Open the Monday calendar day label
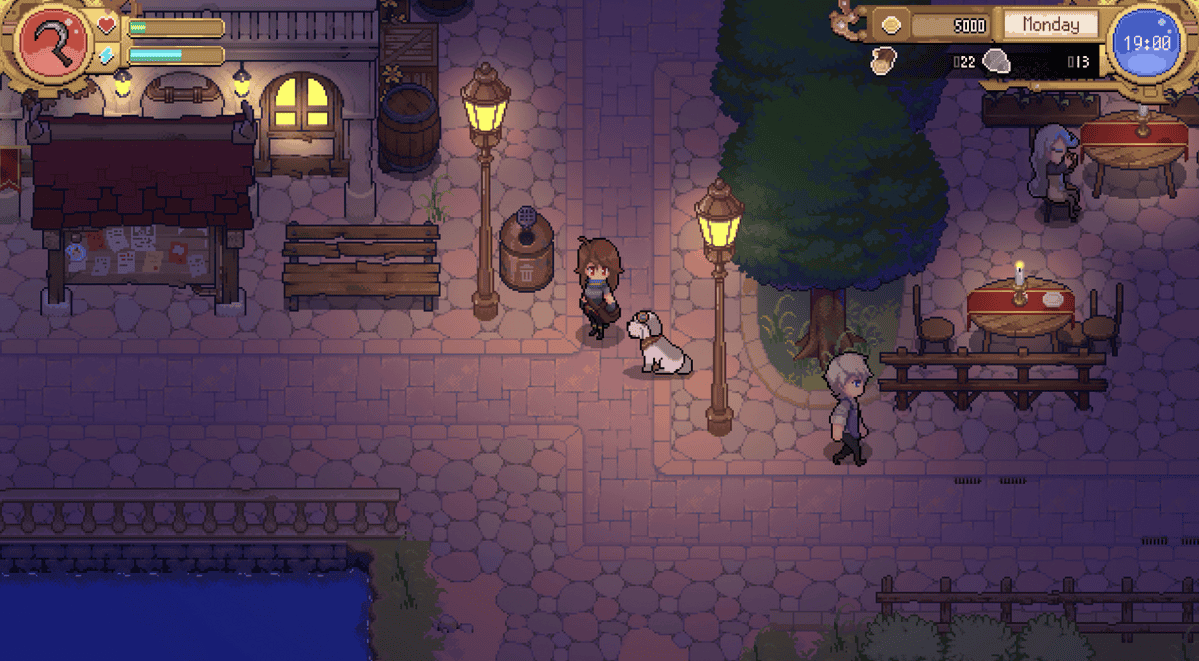The width and height of the screenshot is (1199, 661). [1050, 25]
